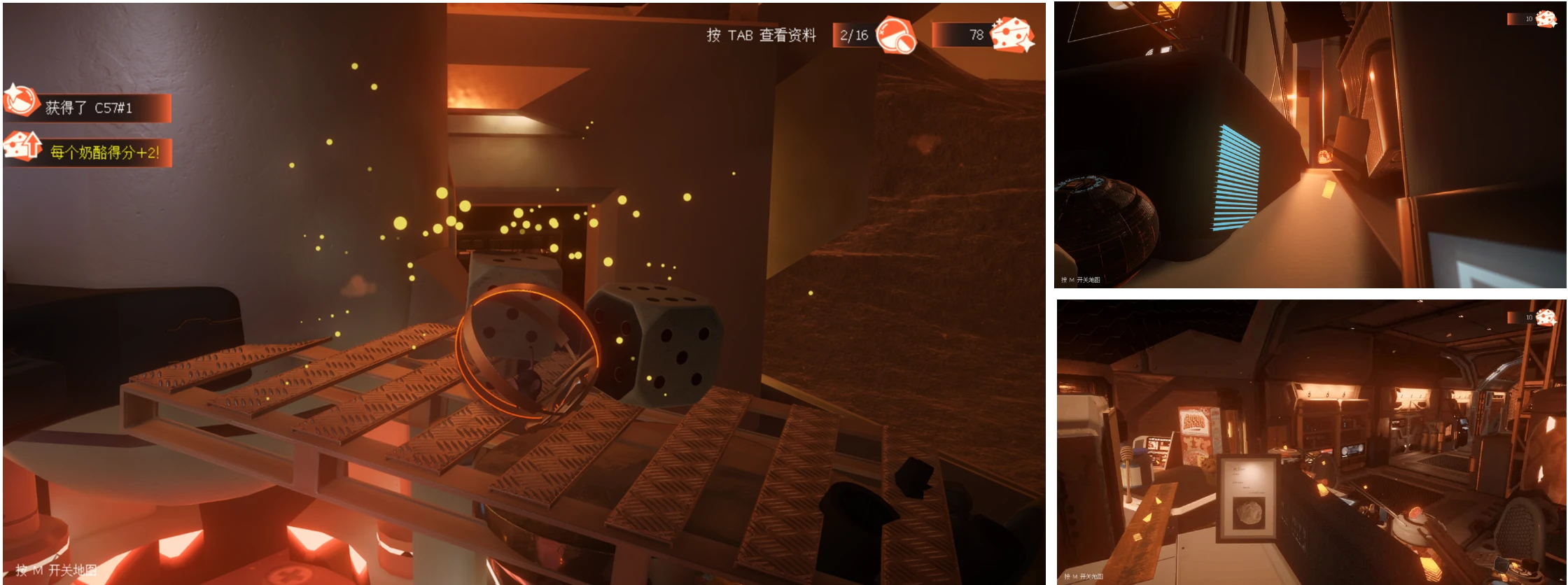Click the cheese icon in the top-right view

[x=1546, y=19]
